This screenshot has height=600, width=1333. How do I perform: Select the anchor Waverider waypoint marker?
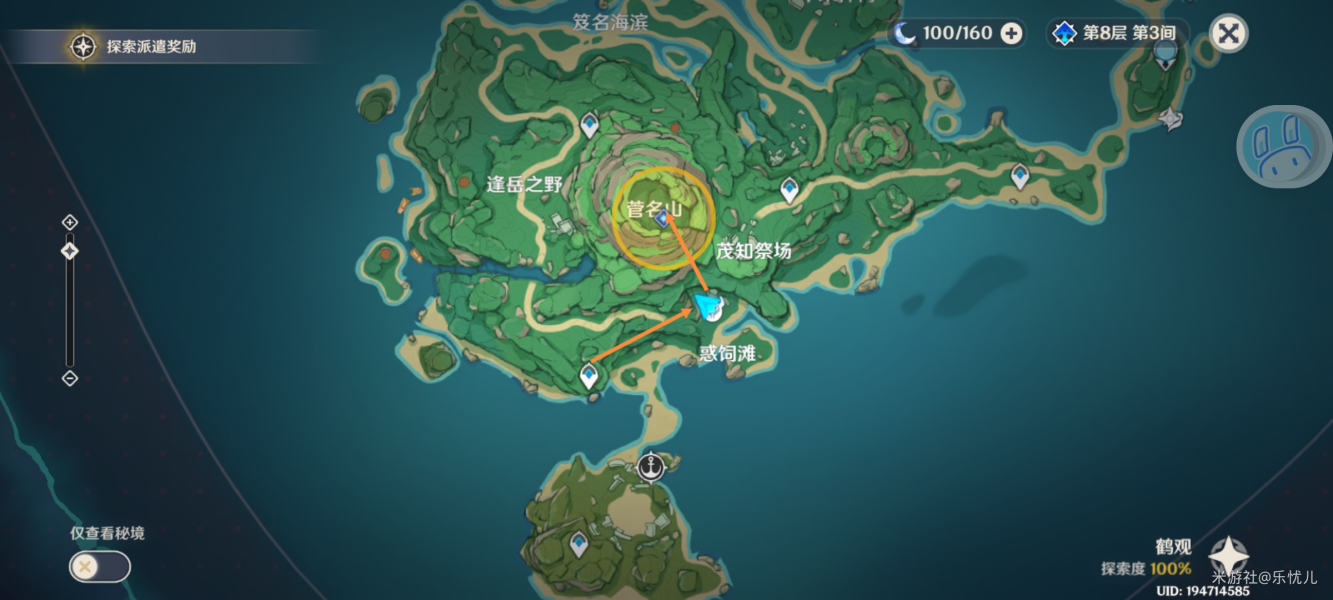tap(652, 465)
